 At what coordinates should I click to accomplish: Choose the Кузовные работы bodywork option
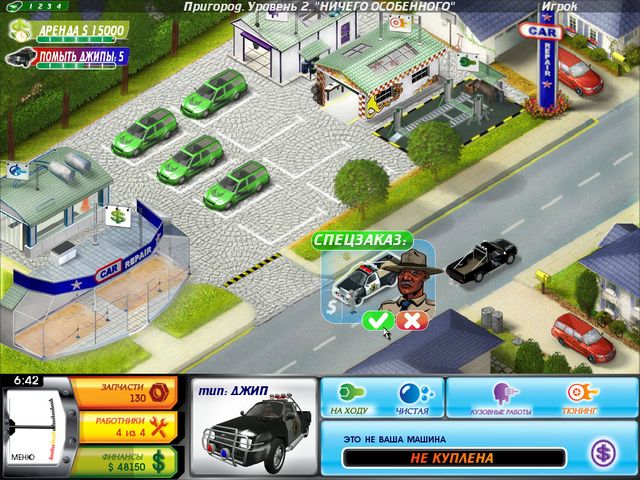499,396
